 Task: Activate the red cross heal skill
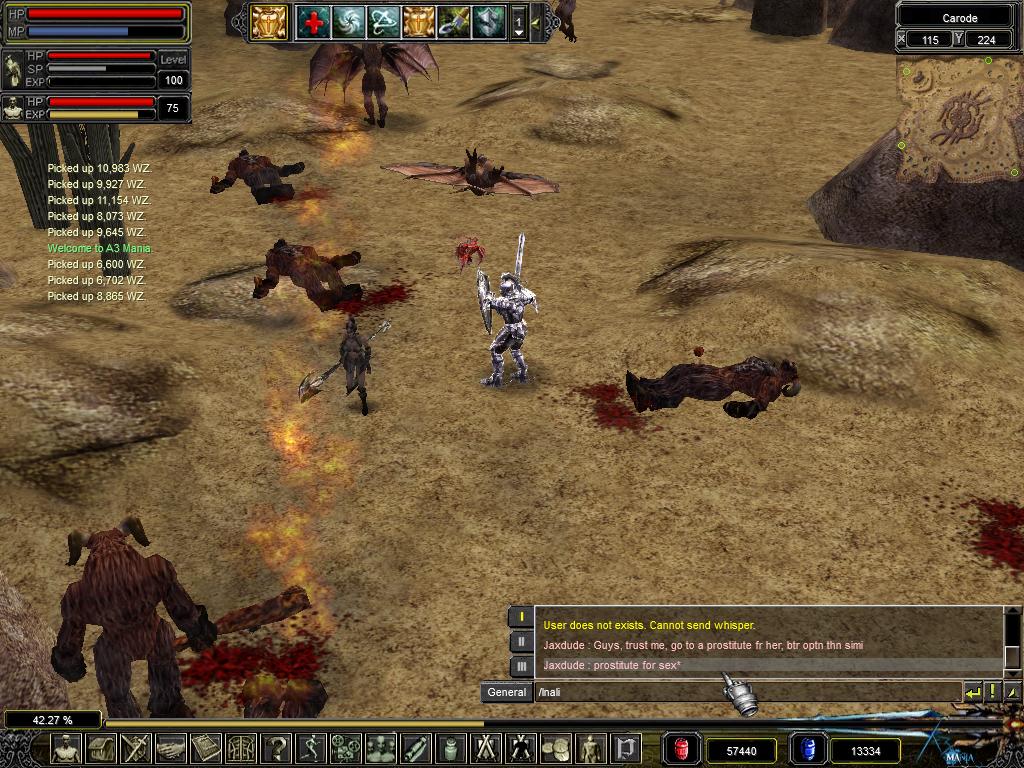[314, 21]
